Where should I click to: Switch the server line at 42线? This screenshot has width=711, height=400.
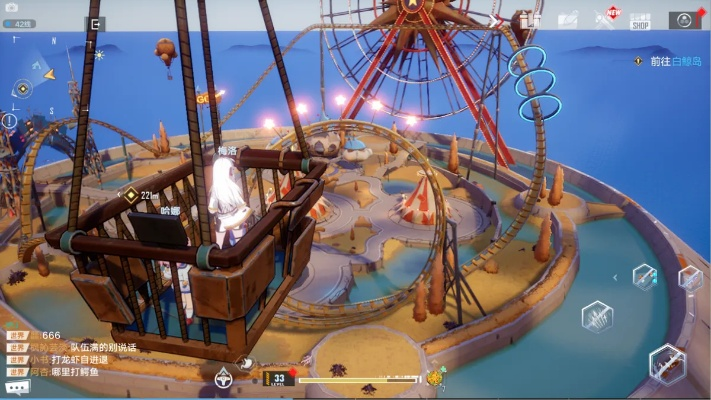(x=20, y=24)
